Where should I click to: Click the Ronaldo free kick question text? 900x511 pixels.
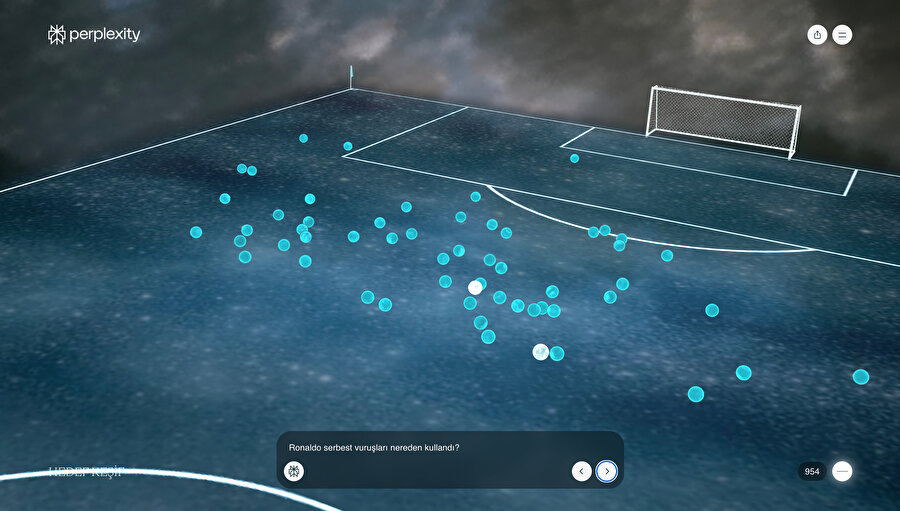point(374,448)
